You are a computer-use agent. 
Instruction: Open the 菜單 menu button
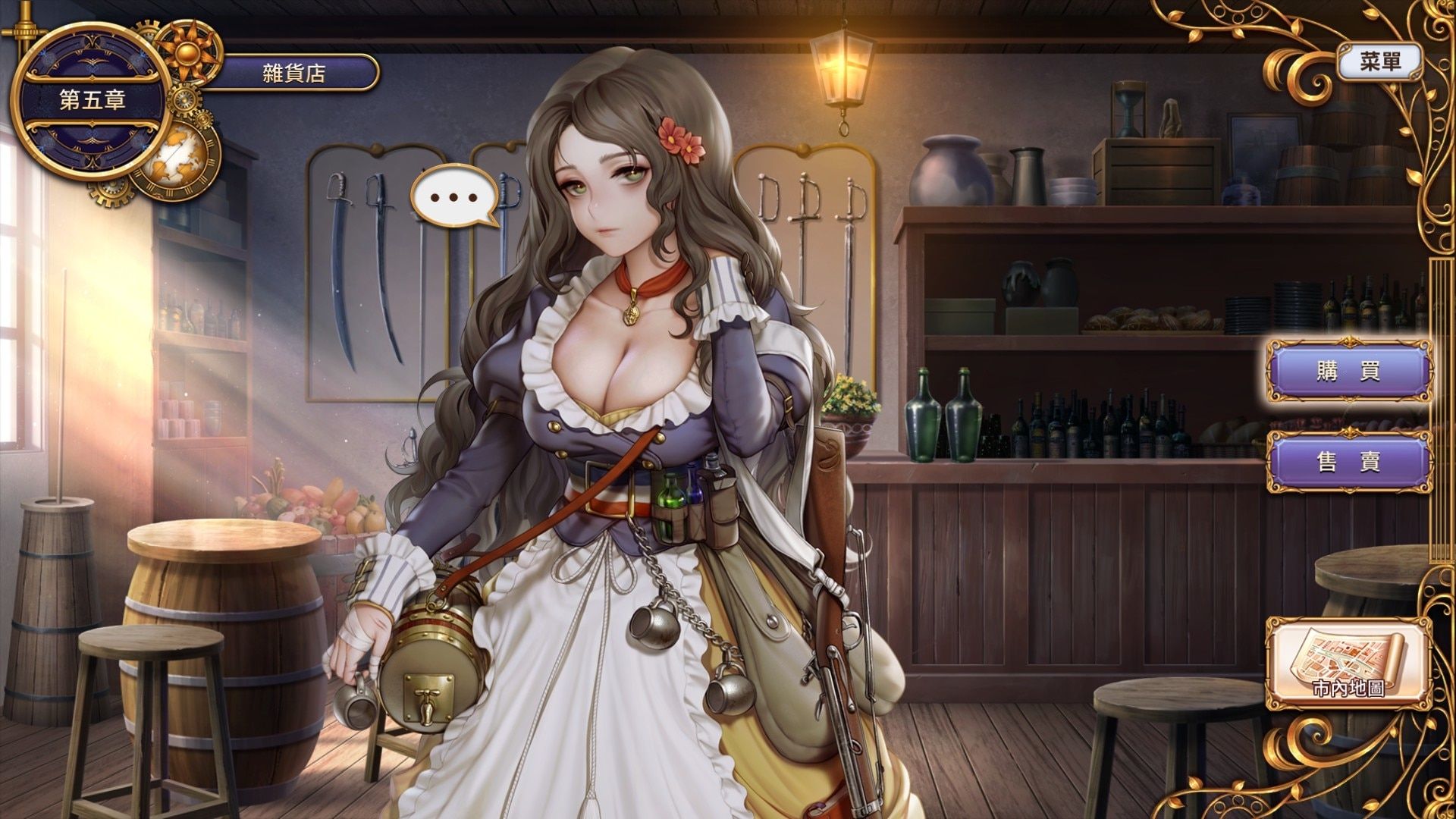[x=1380, y=62]
